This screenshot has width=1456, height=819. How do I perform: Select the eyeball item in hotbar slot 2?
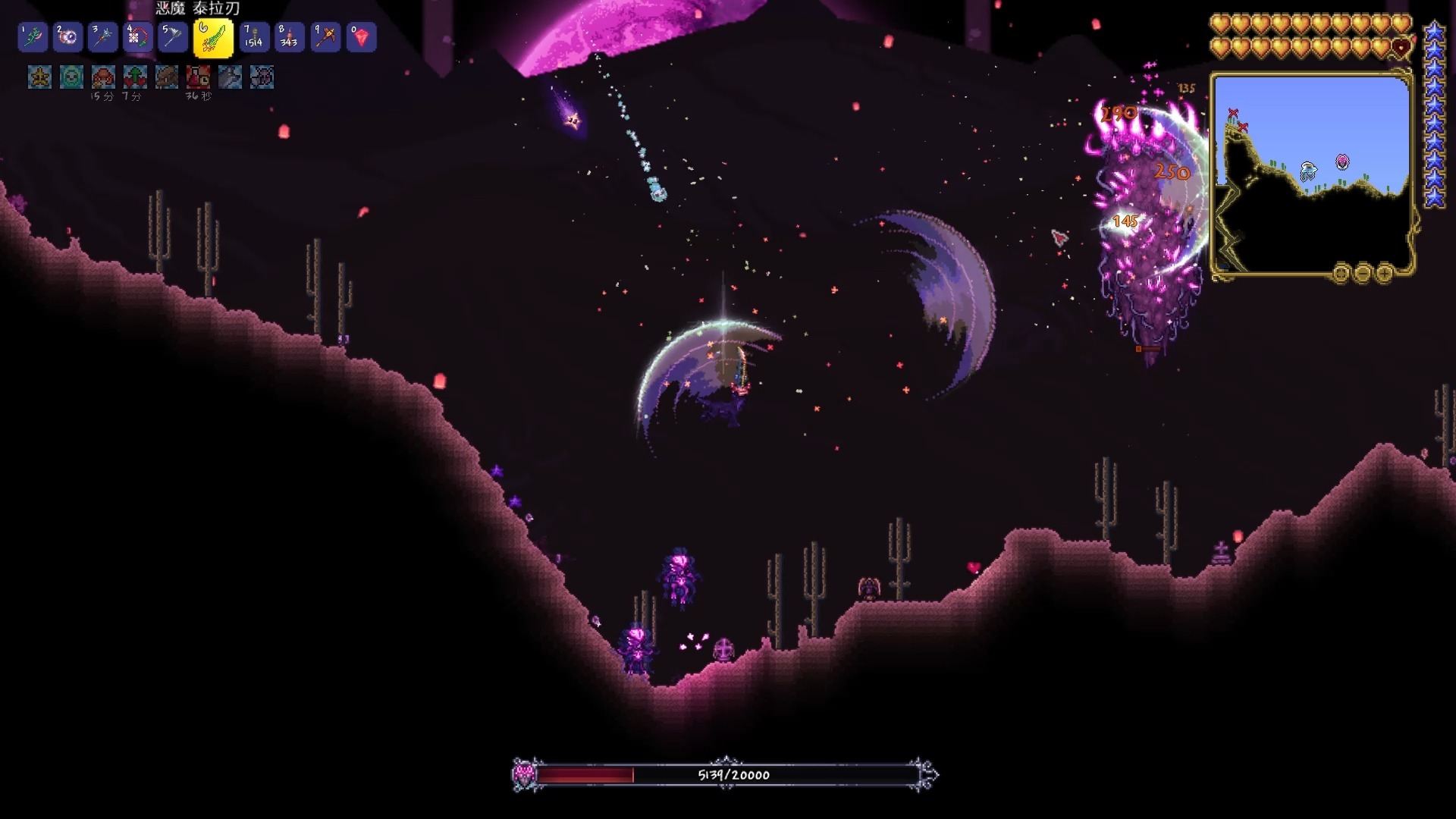[x=67, y=37]
